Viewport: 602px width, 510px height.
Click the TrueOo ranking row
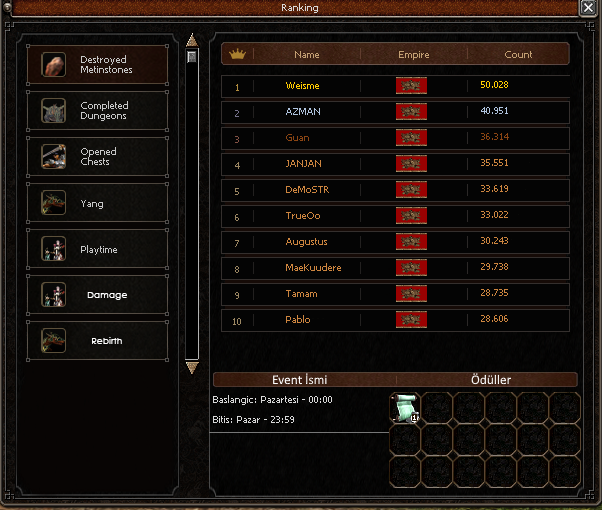[x=395, y=216]
